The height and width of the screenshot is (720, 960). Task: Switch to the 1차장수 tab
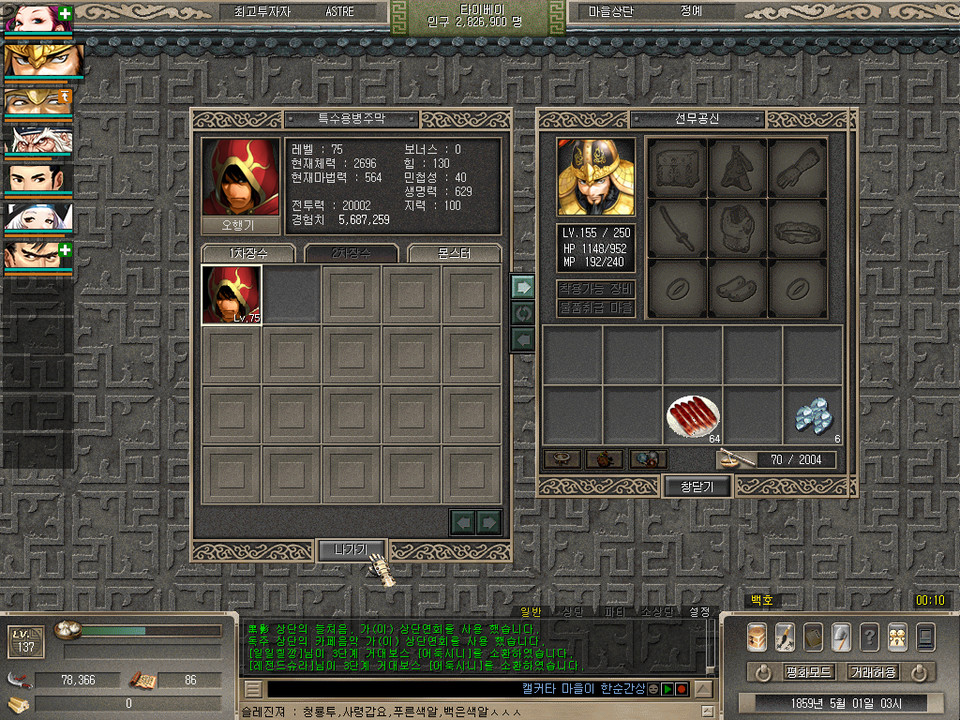[248, 253]
